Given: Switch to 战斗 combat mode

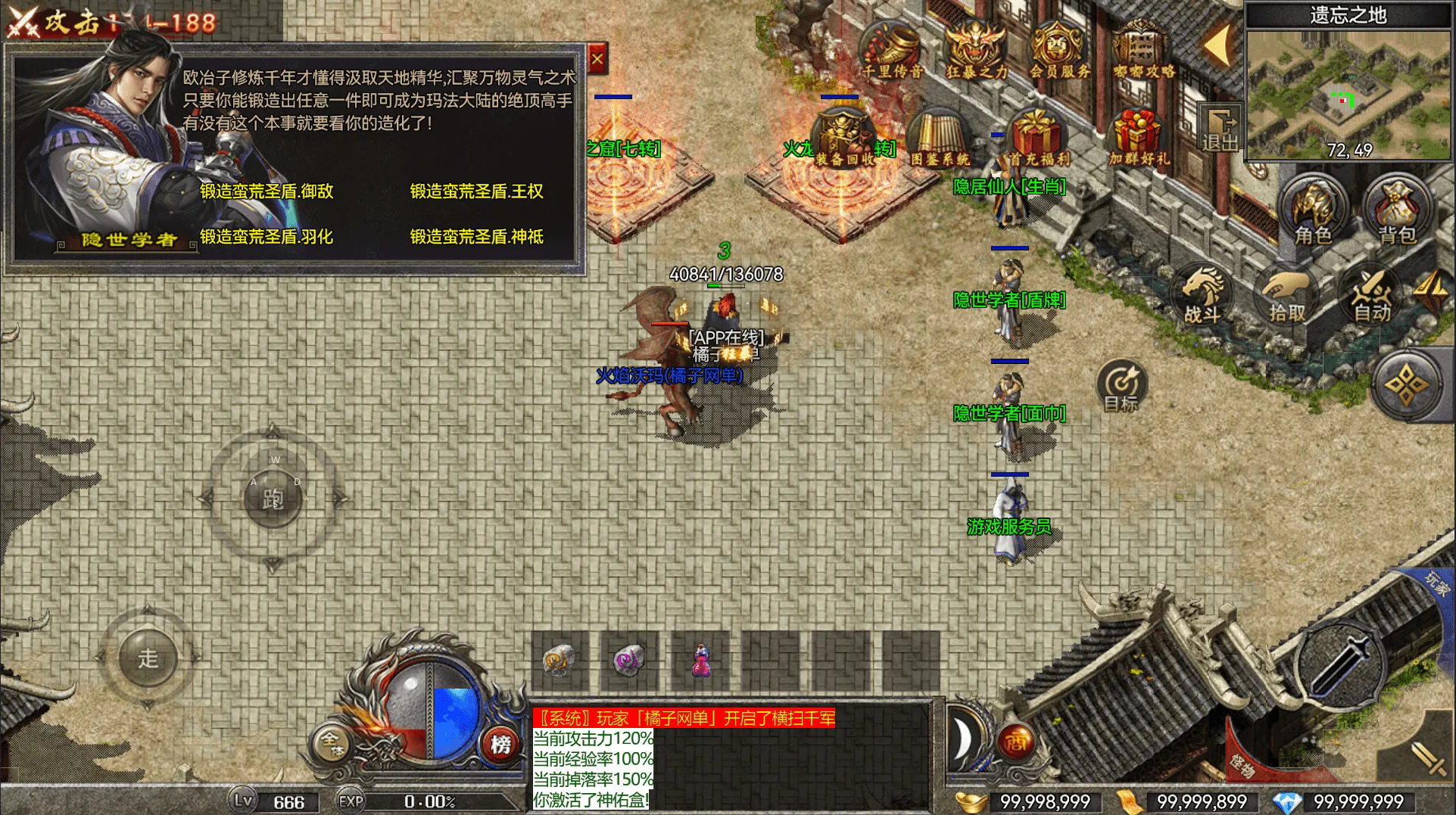Looking at the screenshot, I should click(1202, 295).
